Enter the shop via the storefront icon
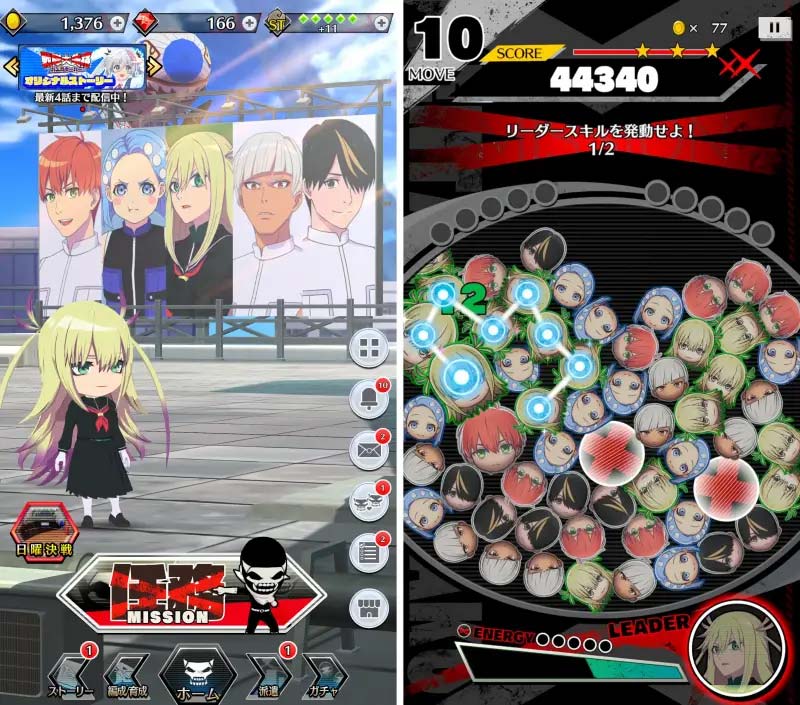Viewport: 800px width, 705px height. [369, 607]
